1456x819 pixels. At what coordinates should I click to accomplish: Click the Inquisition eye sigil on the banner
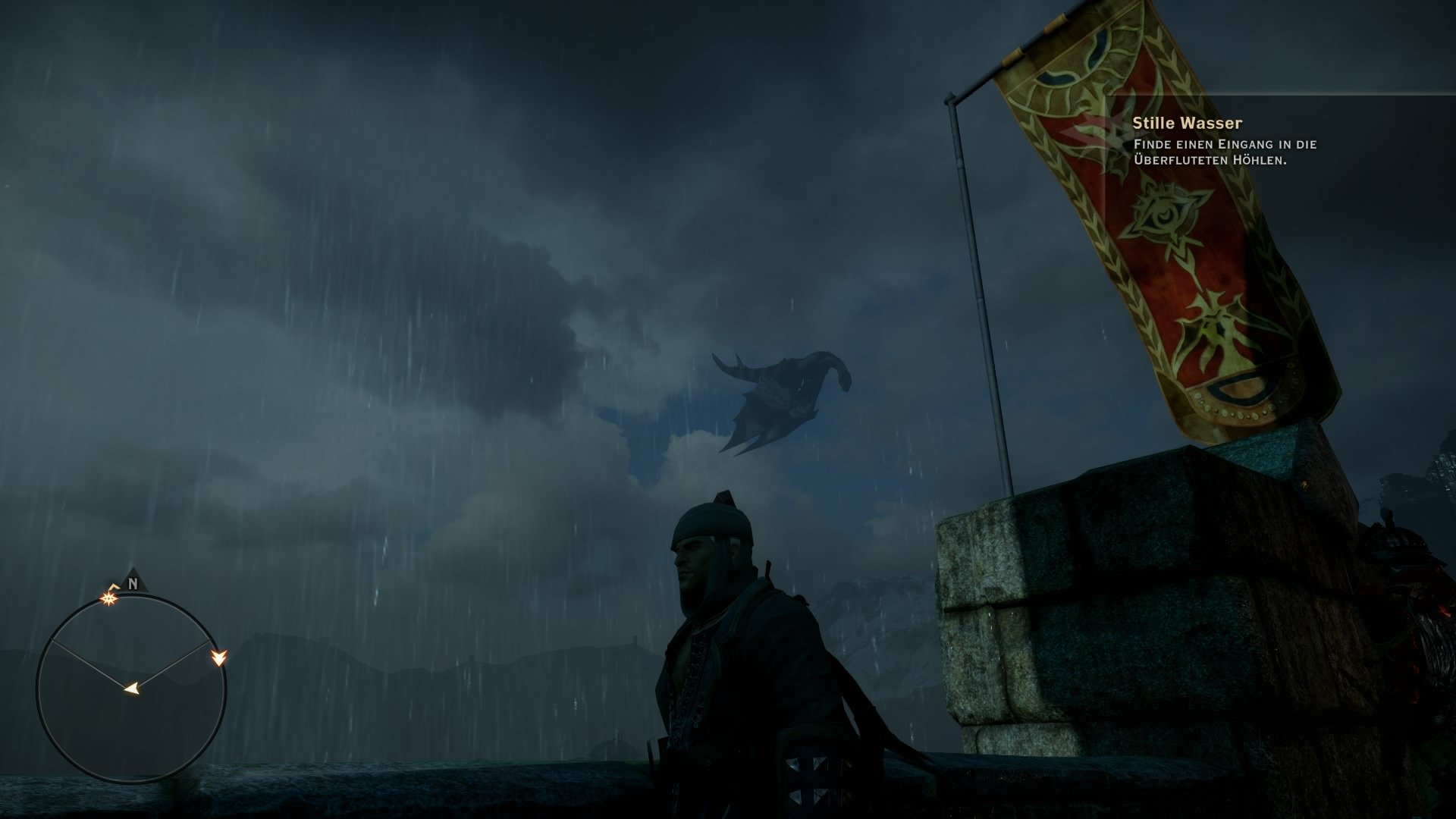pyautogui.click(x=1163, y=211)
